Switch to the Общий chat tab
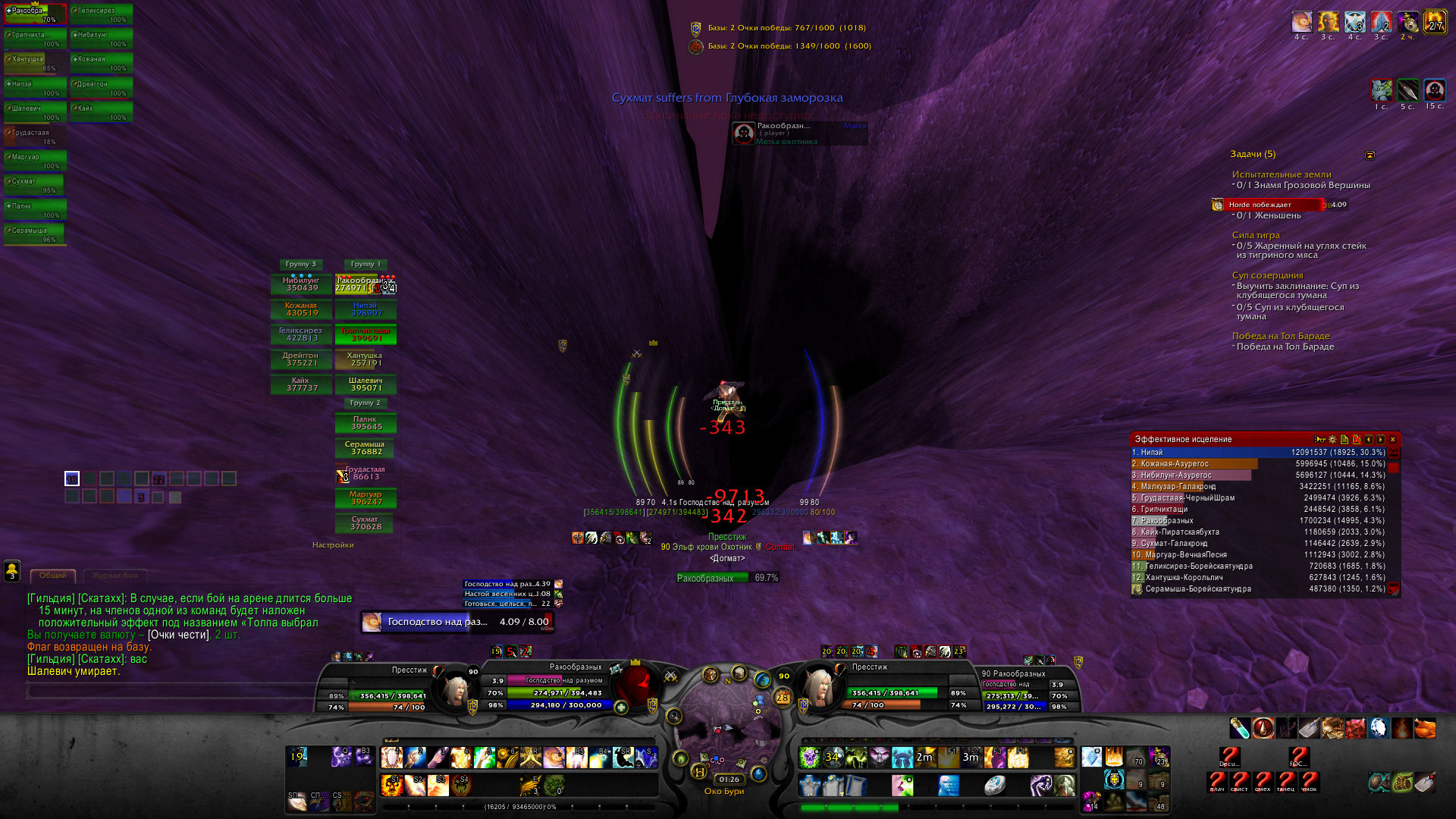The height and width of the screenshot is (819, 1456). point(53,576)
